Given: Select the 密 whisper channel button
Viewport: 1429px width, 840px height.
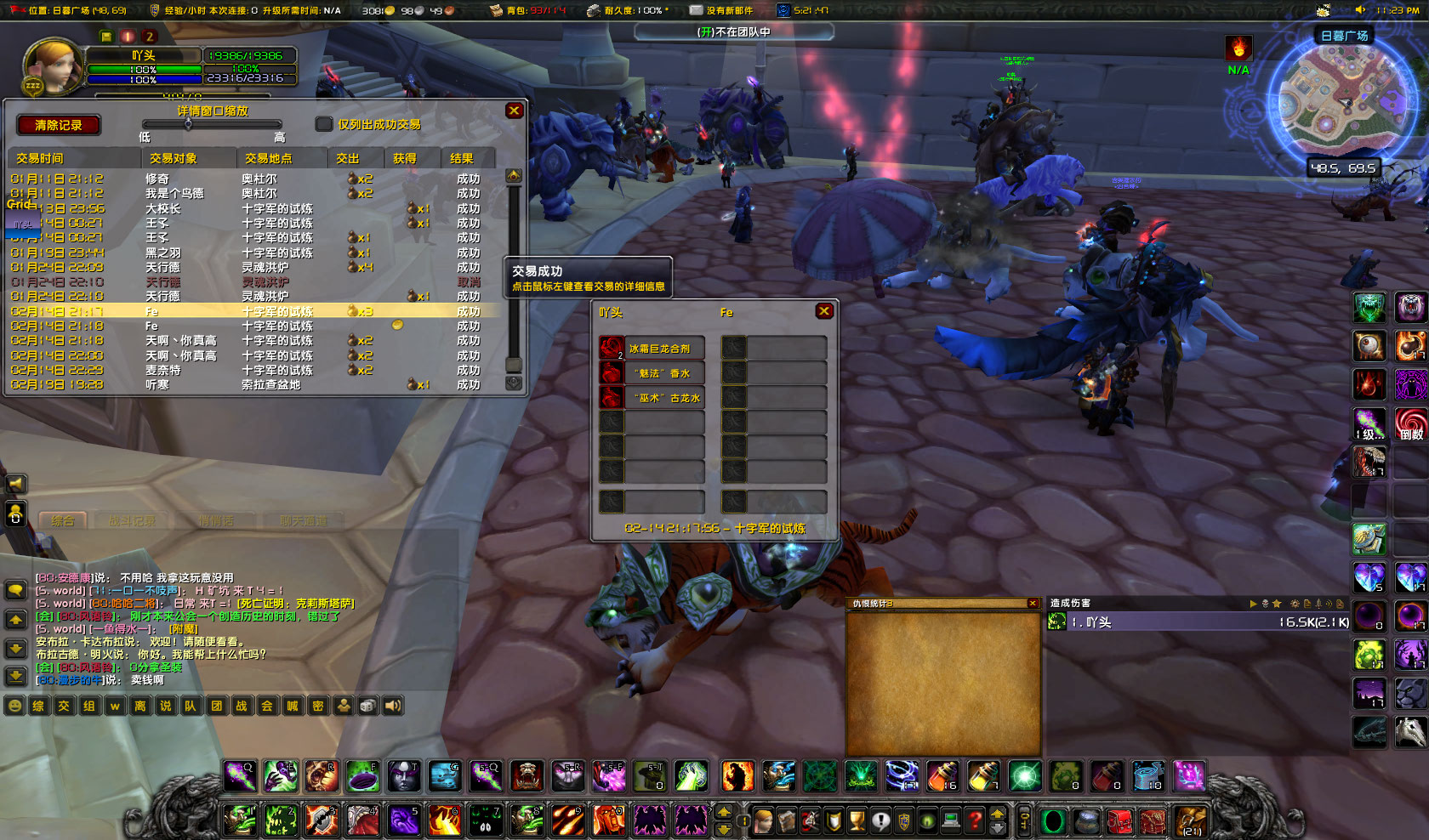Looking at the screenshot, I should pyautogui.click(x=316, y=706).
